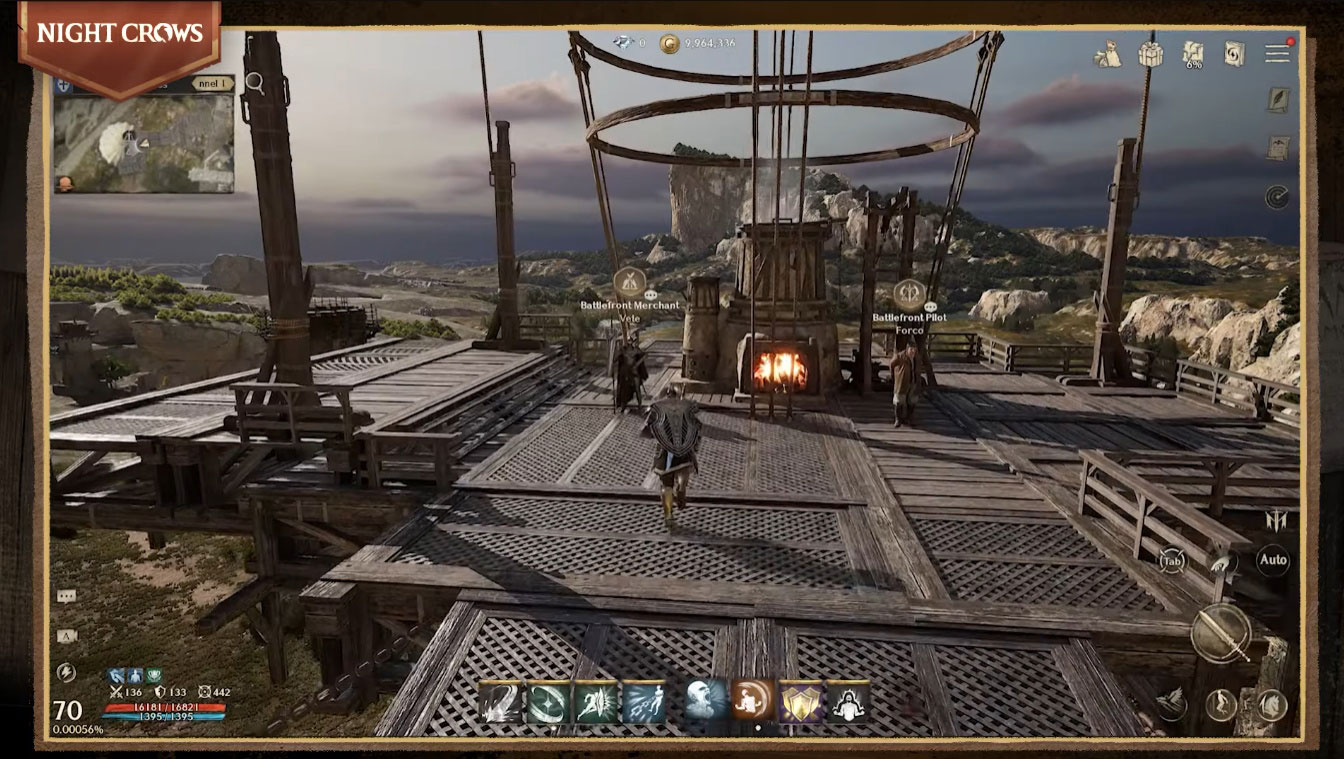
Task: Activate the sword basic attack button
Action: tap(1221, 634)
